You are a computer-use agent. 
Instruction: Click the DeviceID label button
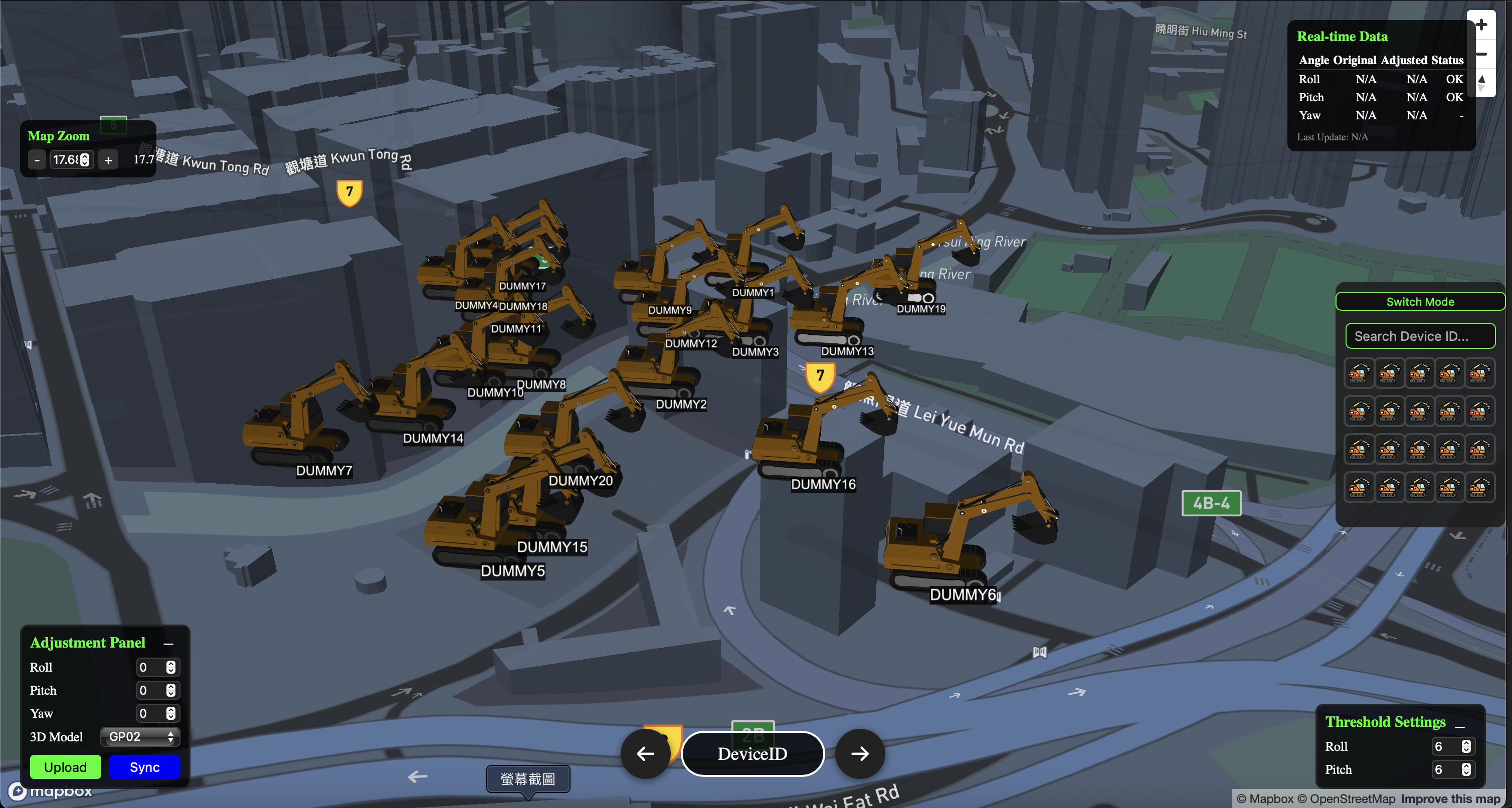point(752,753)
